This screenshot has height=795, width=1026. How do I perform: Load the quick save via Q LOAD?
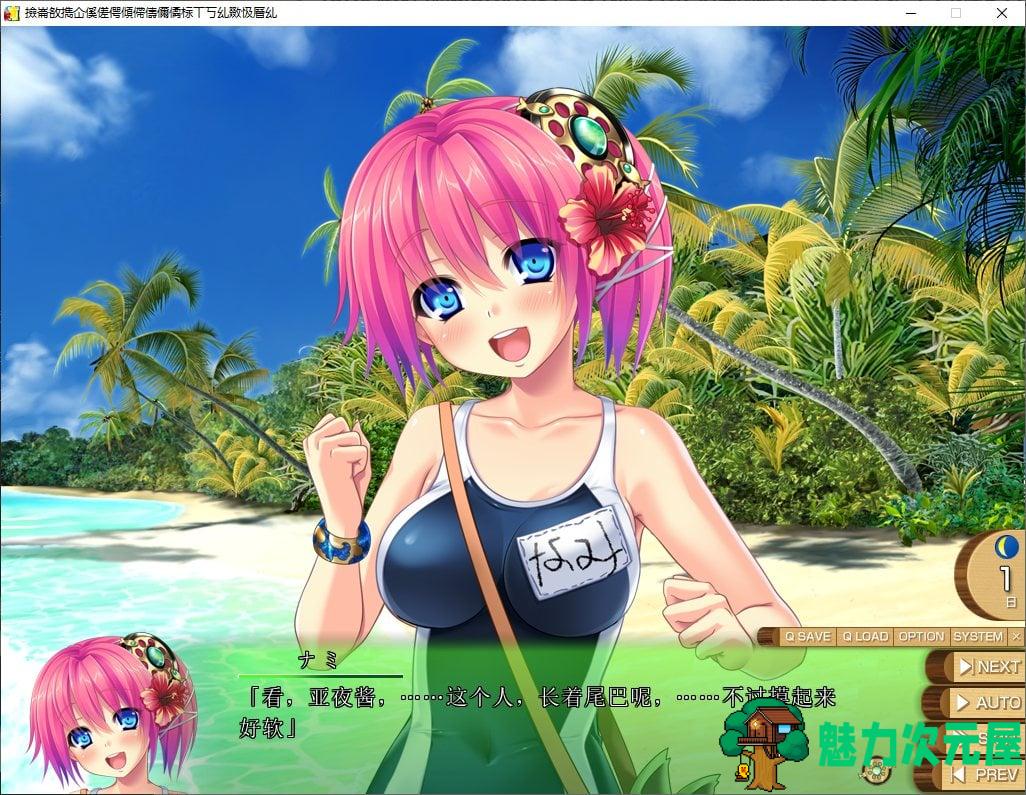pos(865,636)
